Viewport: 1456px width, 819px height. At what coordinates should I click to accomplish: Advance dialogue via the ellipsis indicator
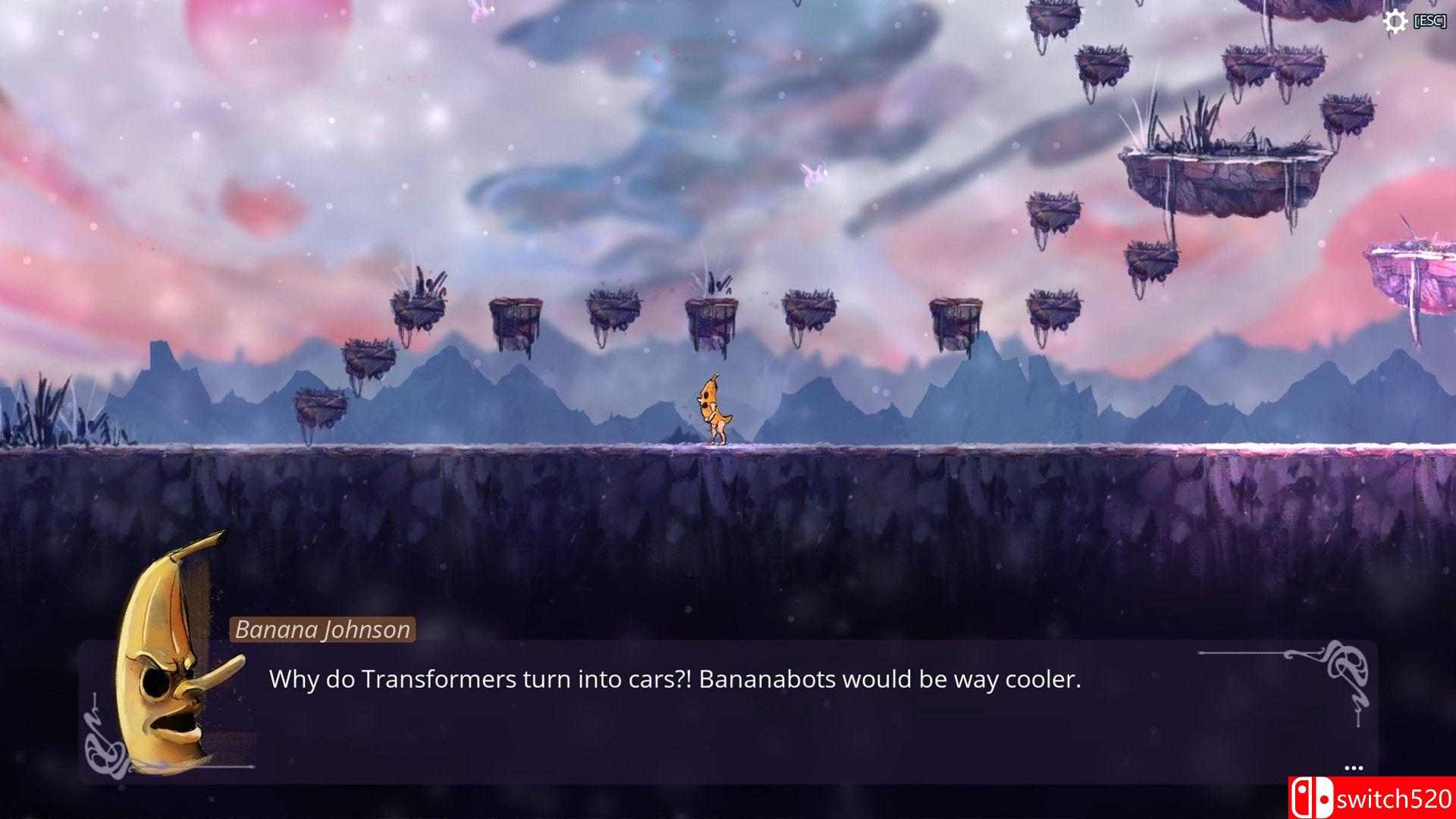click(1353, 767)
